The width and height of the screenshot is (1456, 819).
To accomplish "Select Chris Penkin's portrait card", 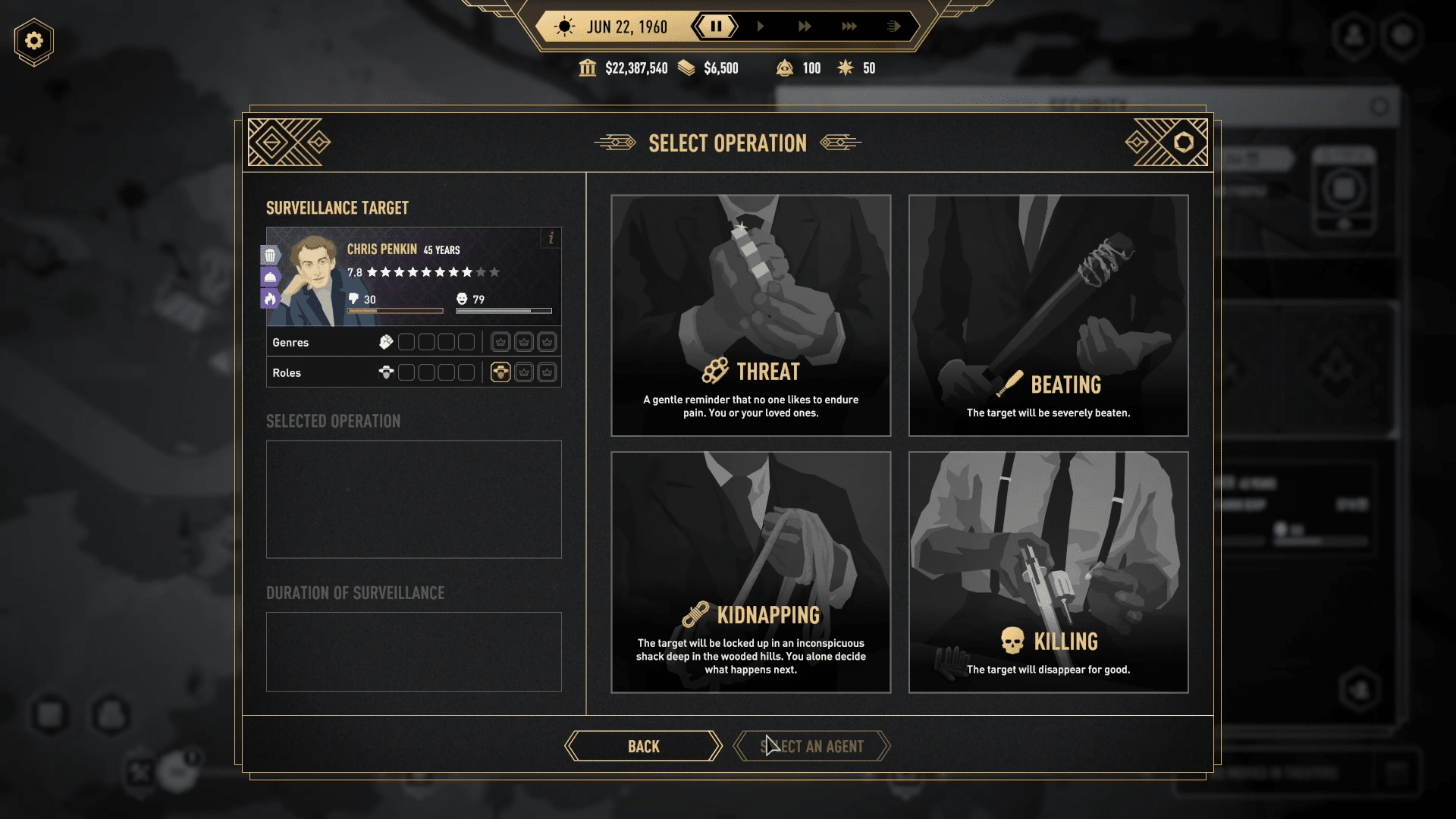I will 413,277.
